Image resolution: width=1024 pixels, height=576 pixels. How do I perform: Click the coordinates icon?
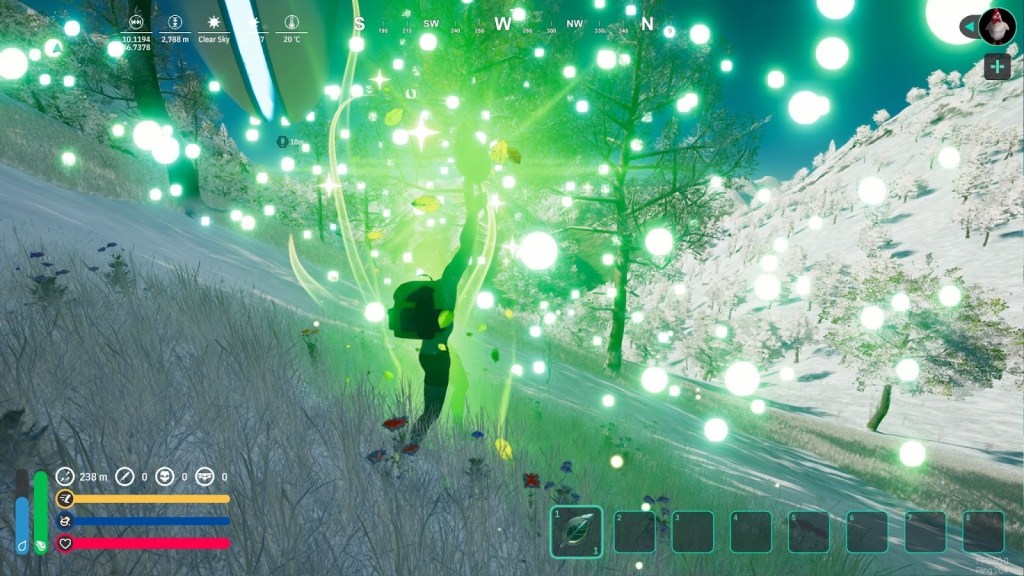136,21
